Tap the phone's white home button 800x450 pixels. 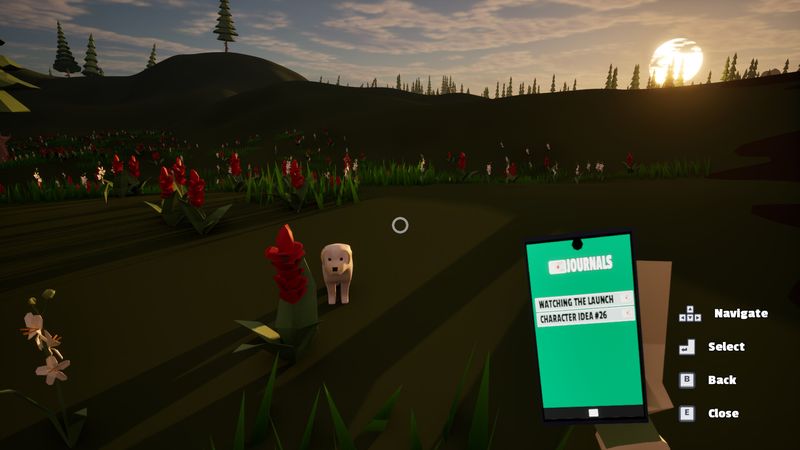(593, 412)
